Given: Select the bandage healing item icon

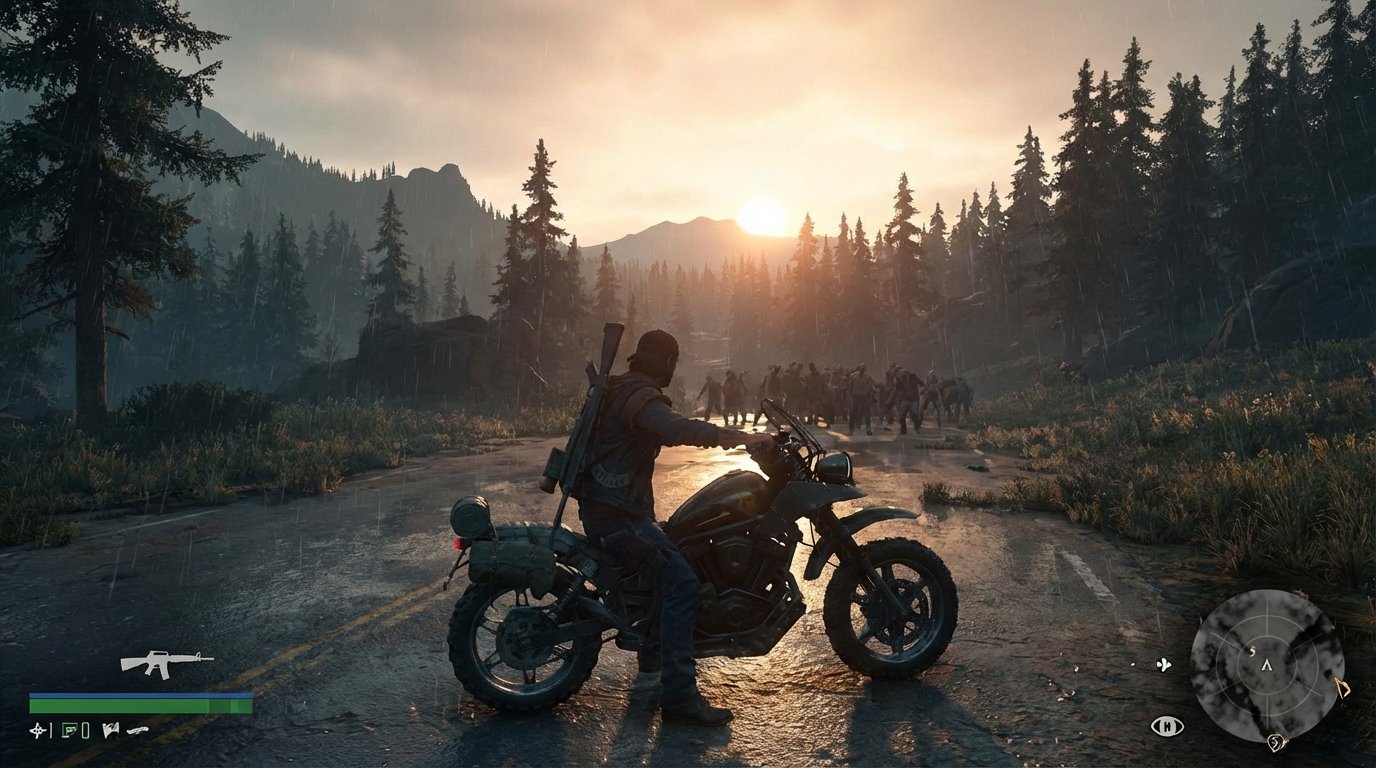Looking at the screenshot, I should pyautogui.click(x=71, y=731).
